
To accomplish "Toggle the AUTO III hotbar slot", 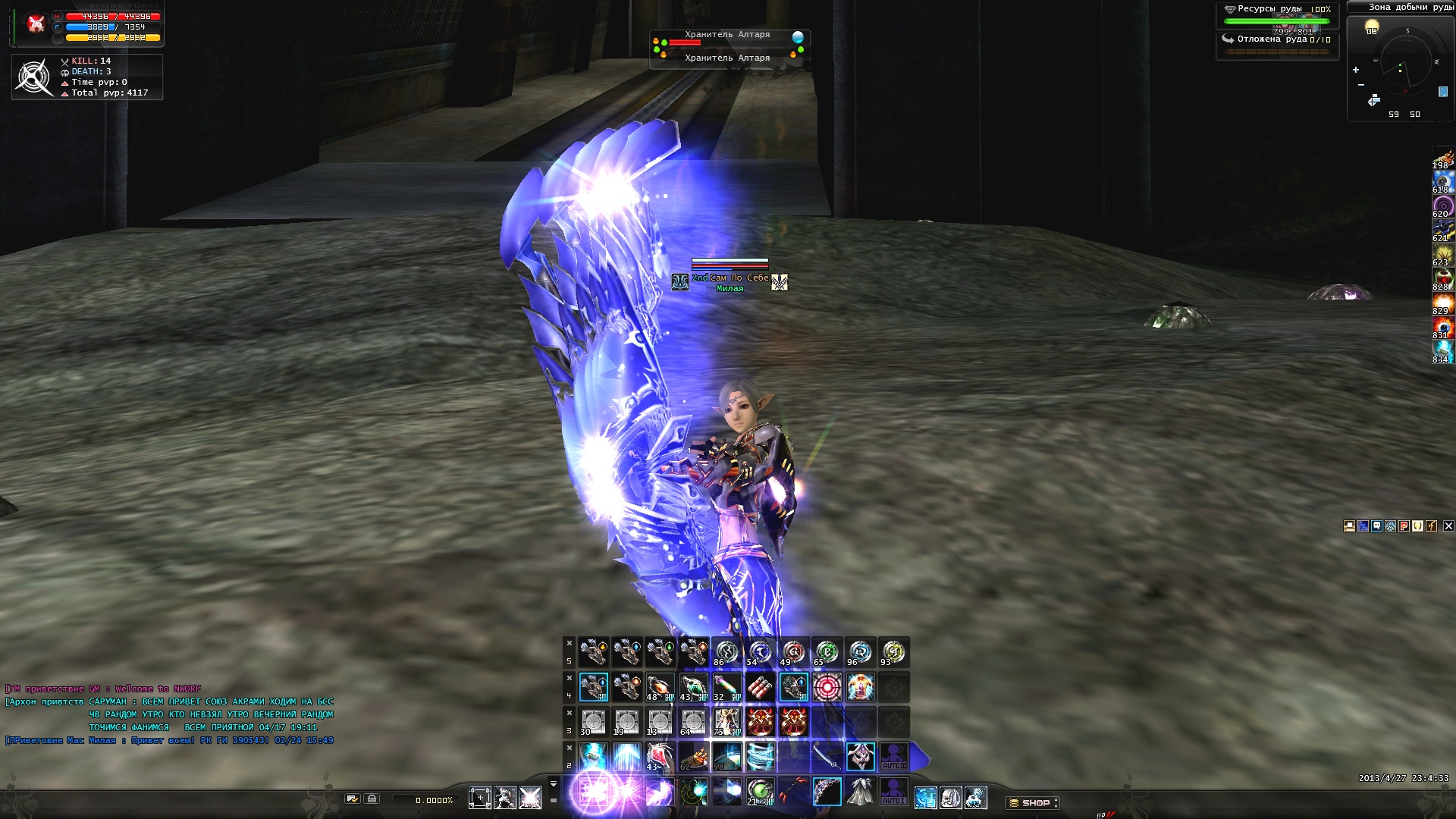I will (893, 757).
